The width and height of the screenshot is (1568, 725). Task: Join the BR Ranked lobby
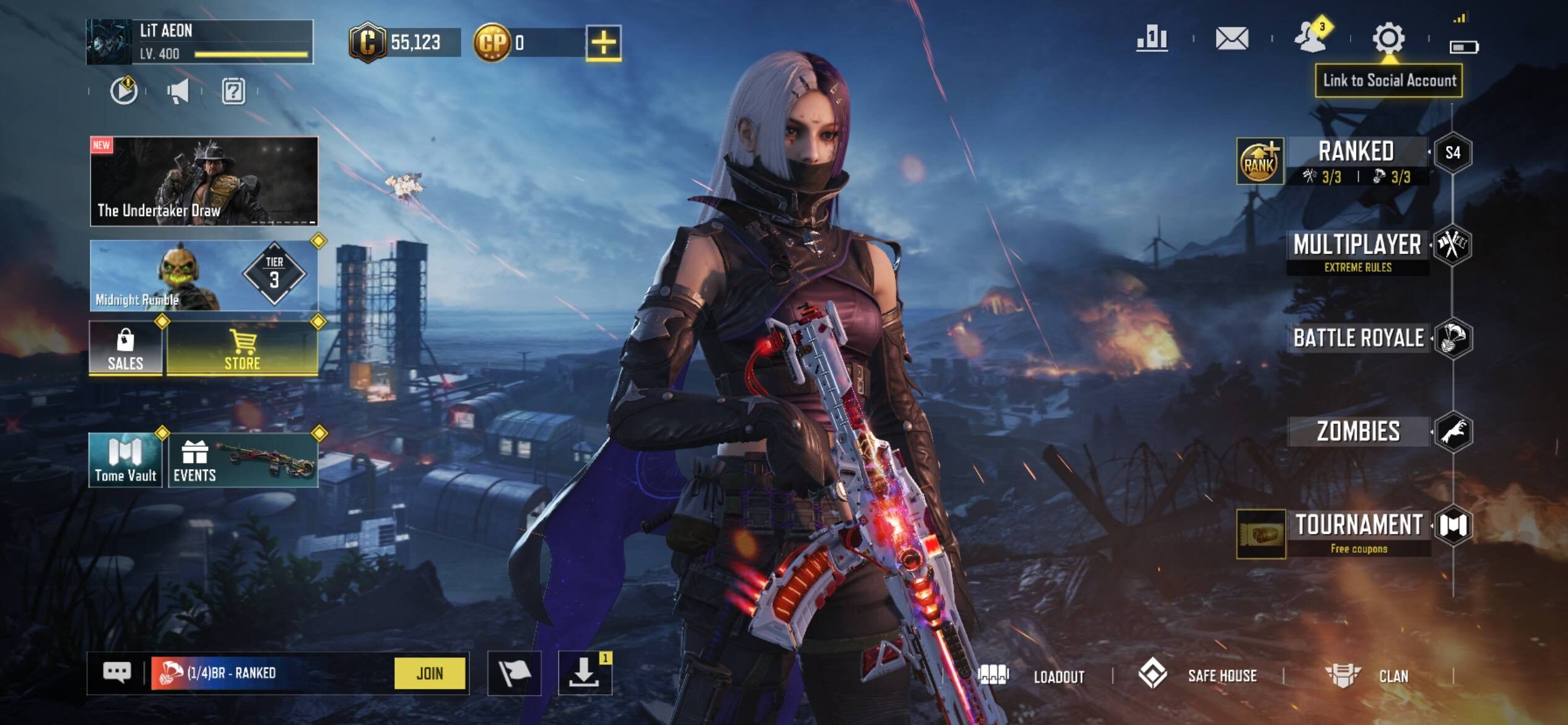tap(429, 673)
